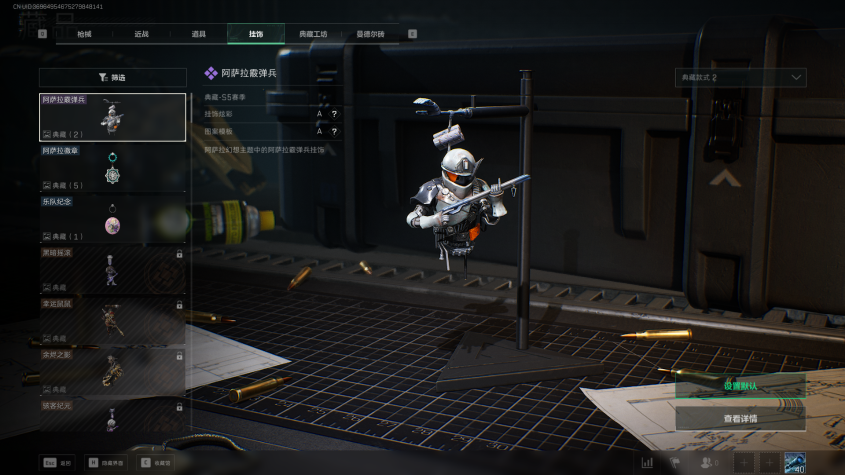Open the bar chart stats icon
The width and height of the screenshot is (845, 475).
(x=647, y=463)
